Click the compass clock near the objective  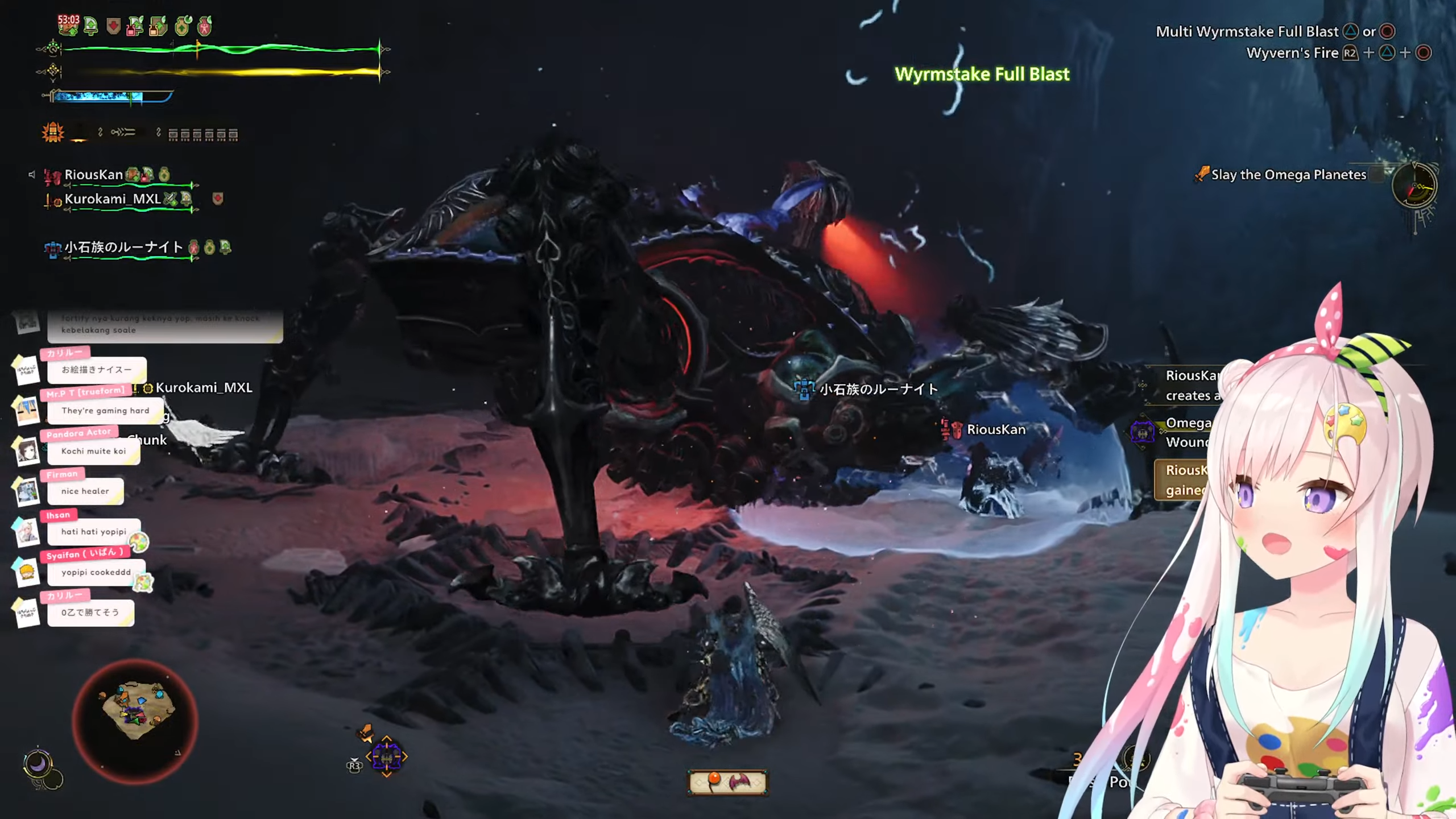point(1414,187)
